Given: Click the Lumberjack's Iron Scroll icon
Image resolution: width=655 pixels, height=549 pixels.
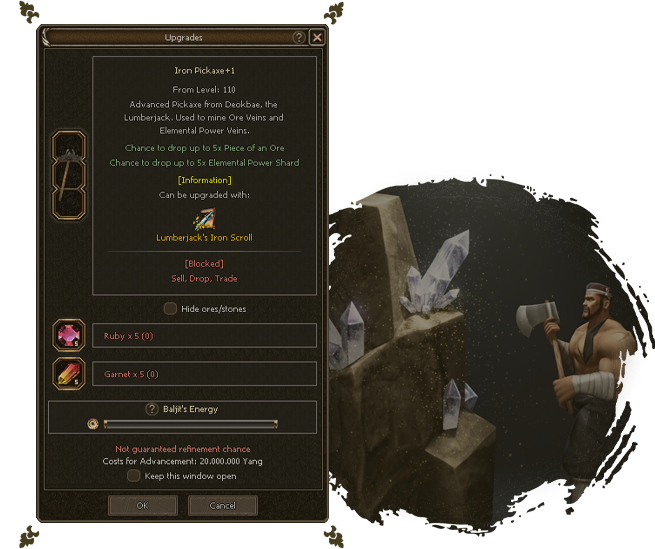Looking at the screenshot, I should [x=204, y=217].
